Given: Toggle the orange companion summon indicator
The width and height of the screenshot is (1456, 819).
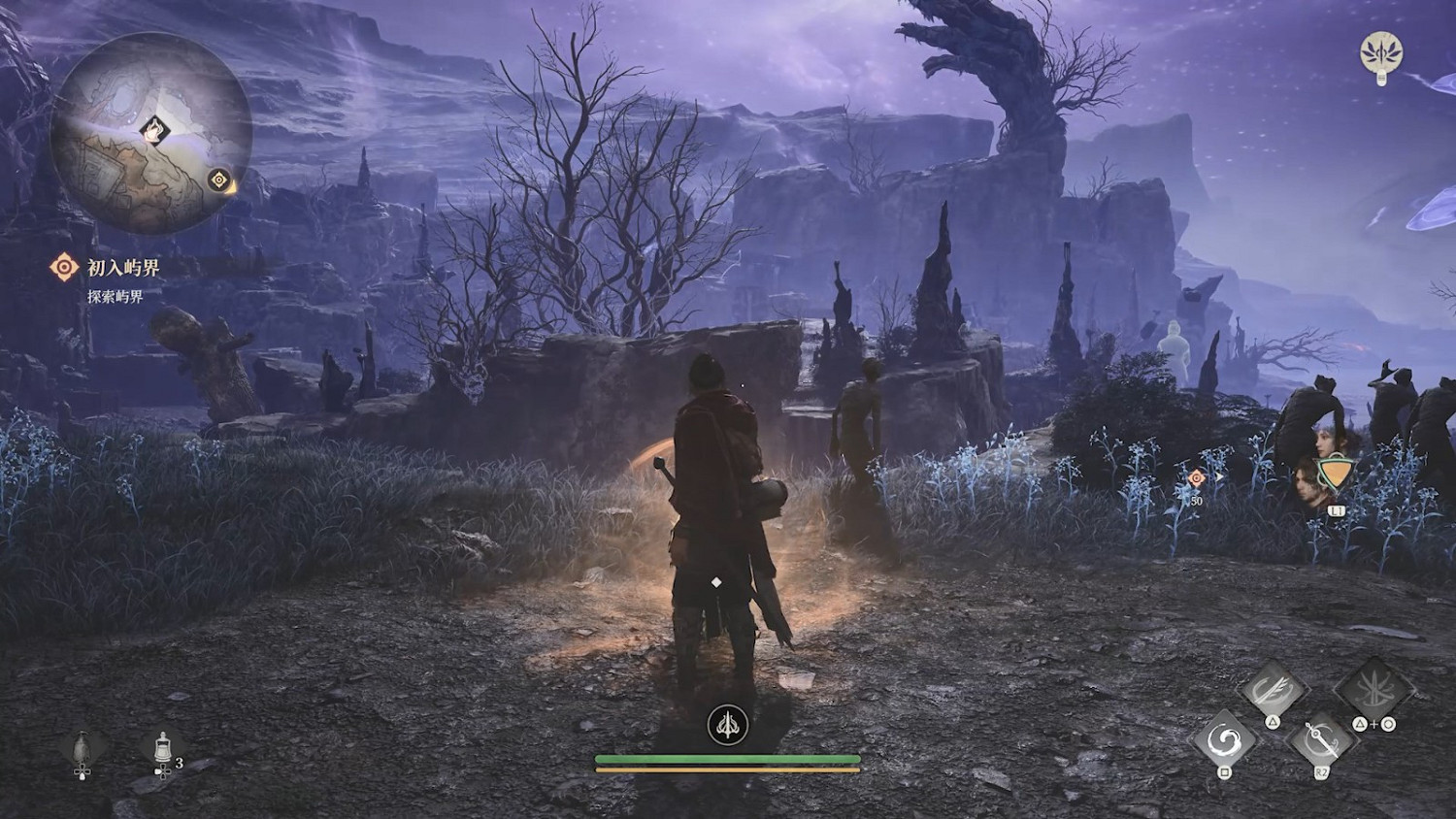Looking at the screenshot, I should pos(1337,473).
